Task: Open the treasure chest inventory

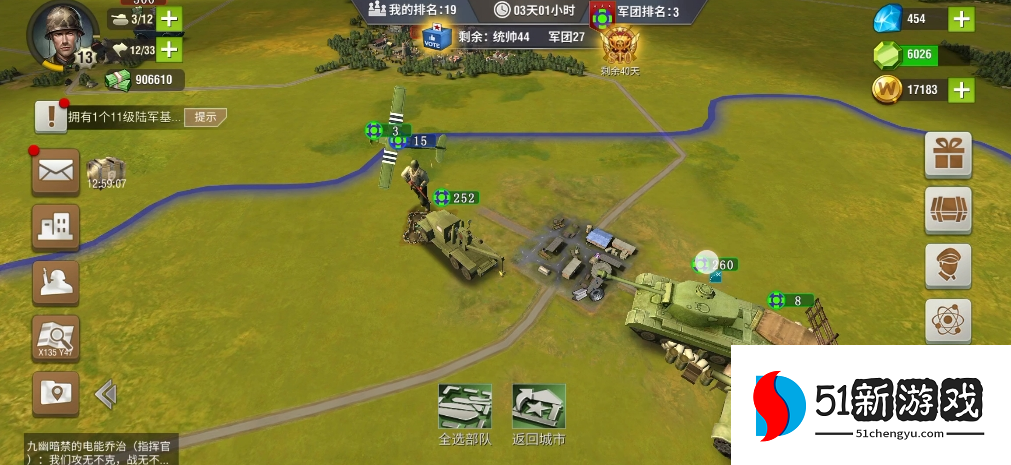Action: (x=947, y=209)
